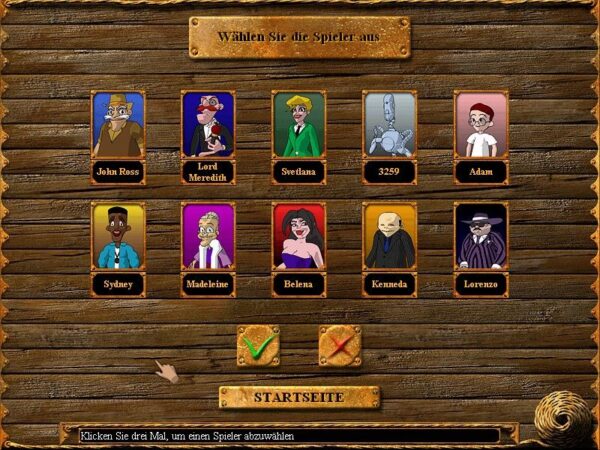
Task: Select Sydney as a player
Action: click(118, 237)
